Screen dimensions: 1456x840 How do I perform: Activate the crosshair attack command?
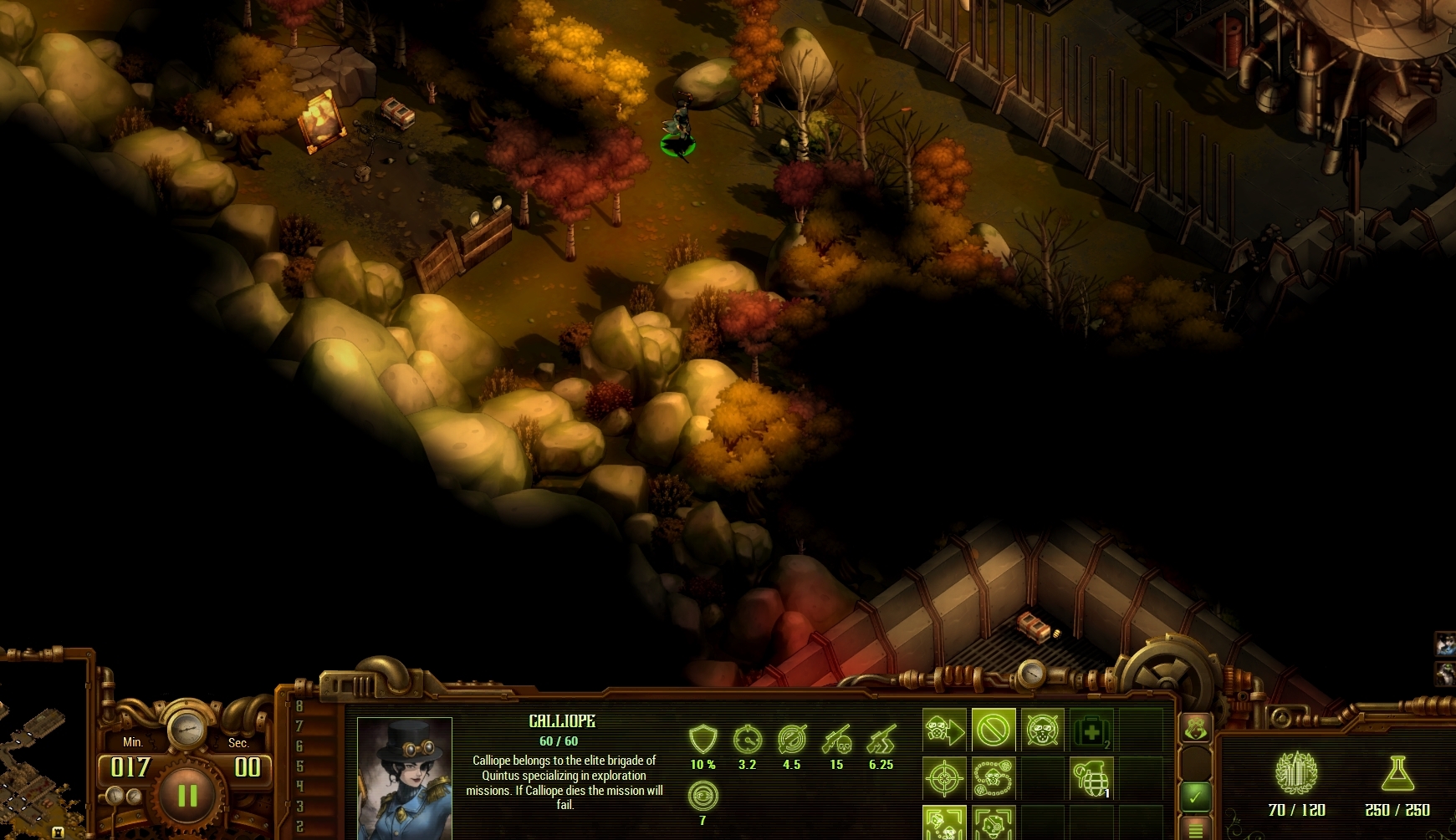tap(944, 779)
